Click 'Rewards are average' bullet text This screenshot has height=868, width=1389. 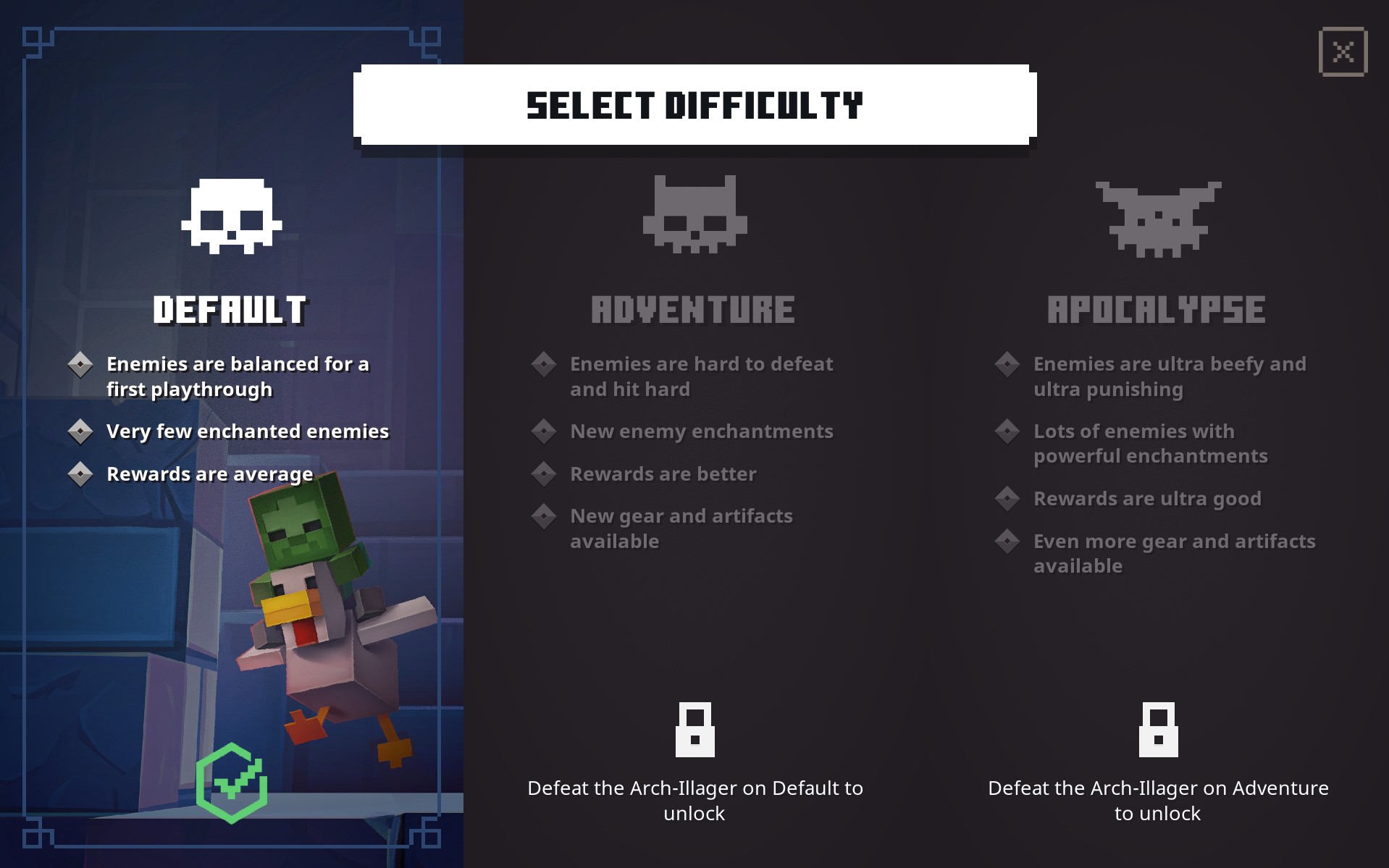tap(209, 474)
